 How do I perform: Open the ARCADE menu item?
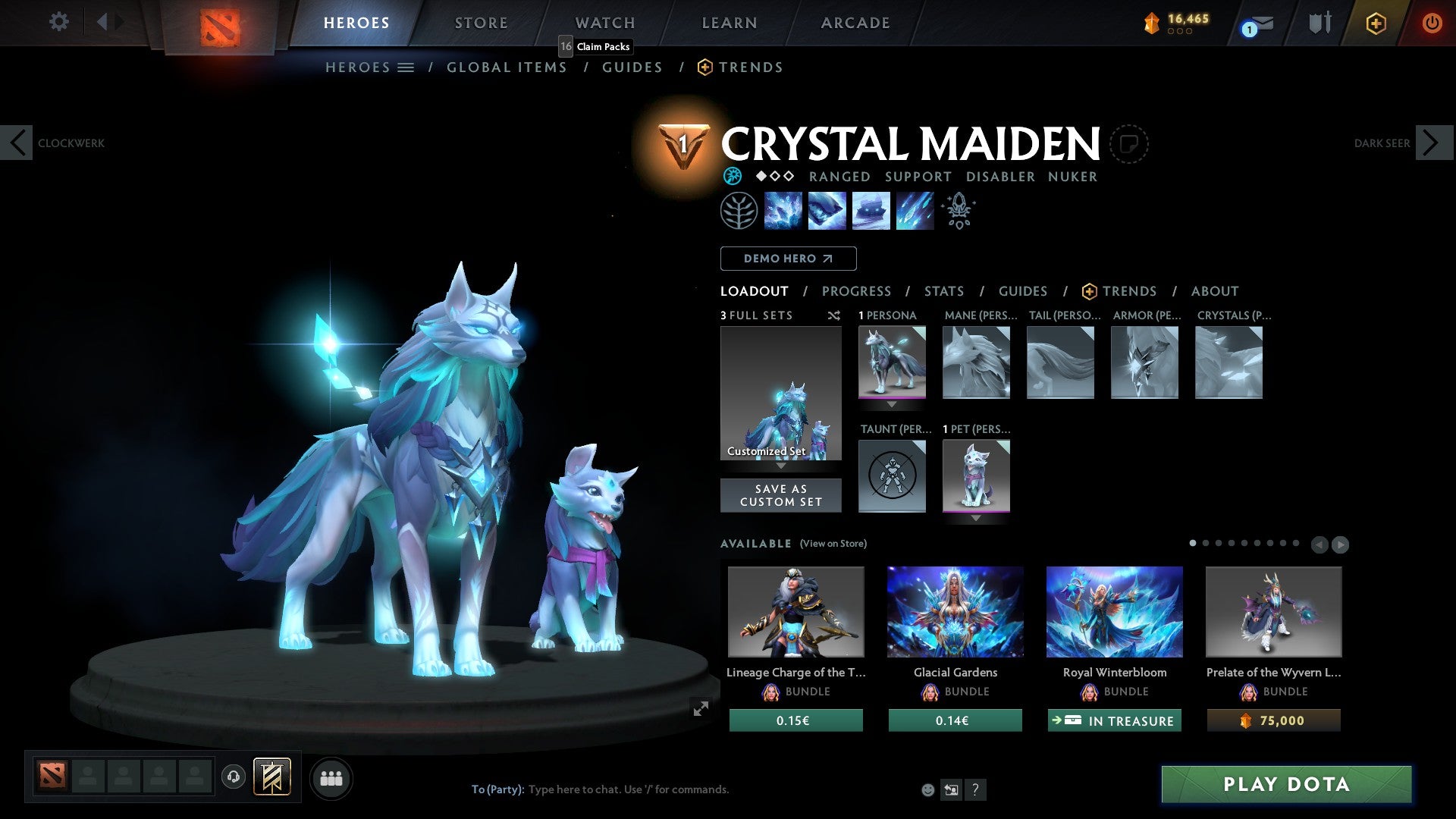coord(855,22)
